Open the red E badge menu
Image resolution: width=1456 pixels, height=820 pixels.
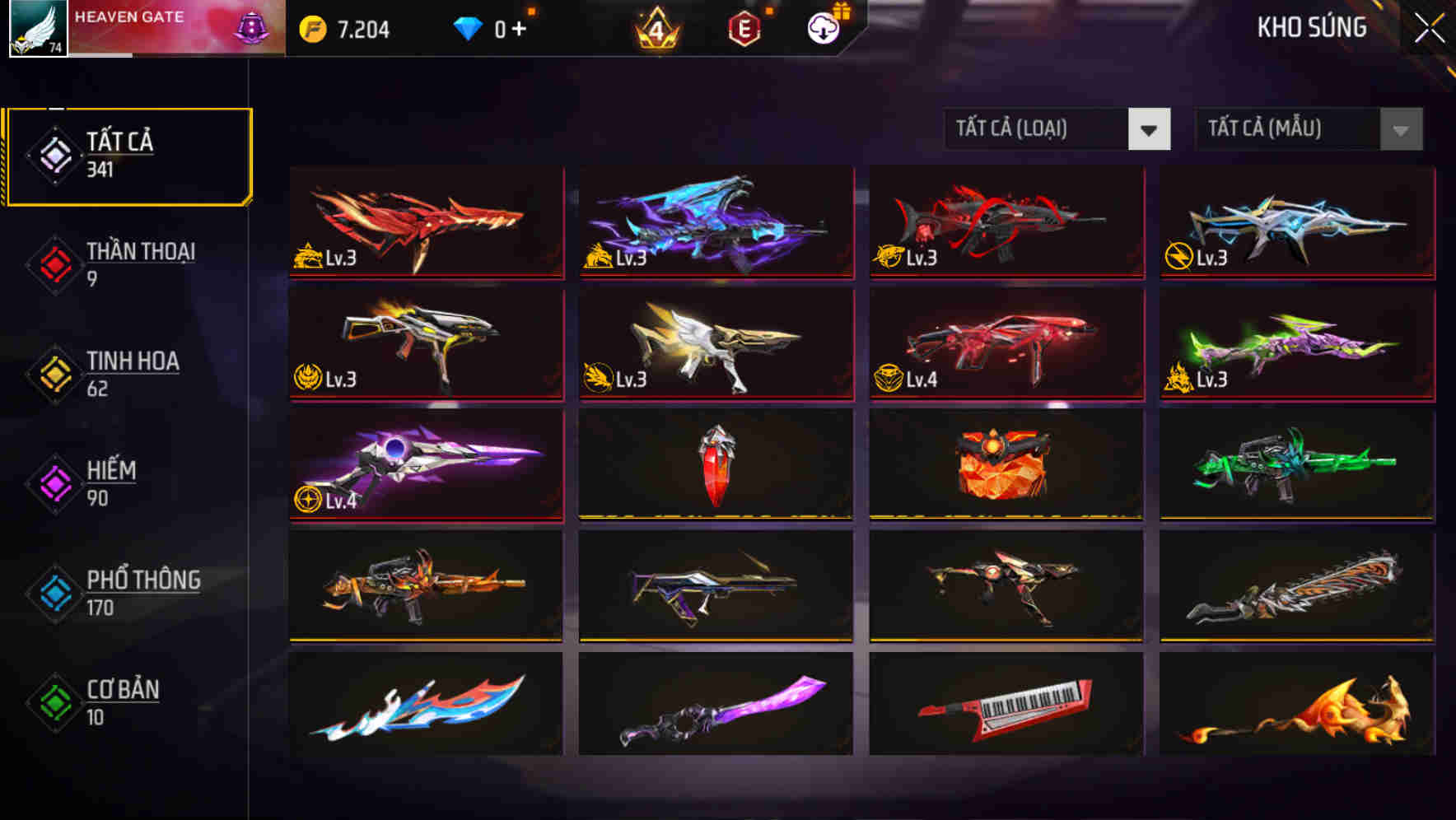pyautogui.click(x=744, y=27)
